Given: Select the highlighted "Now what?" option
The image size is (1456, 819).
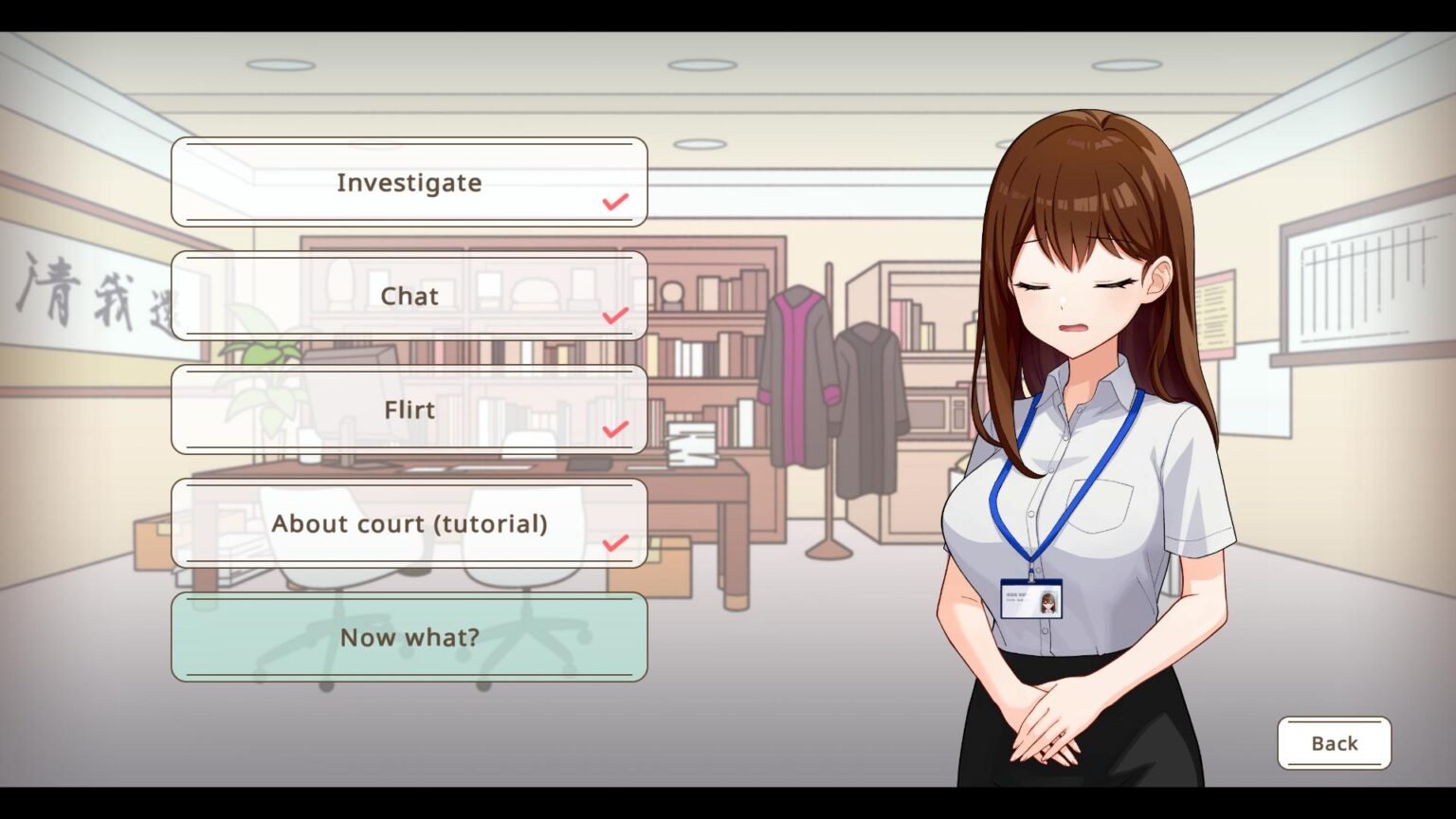Looking at the screenshot, I should point(409,637).
